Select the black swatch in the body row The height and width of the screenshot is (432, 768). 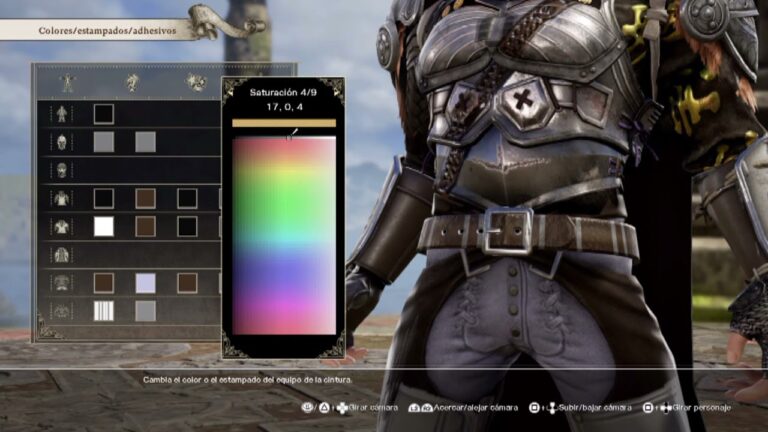pyautogui.click(x=104, y=114)
